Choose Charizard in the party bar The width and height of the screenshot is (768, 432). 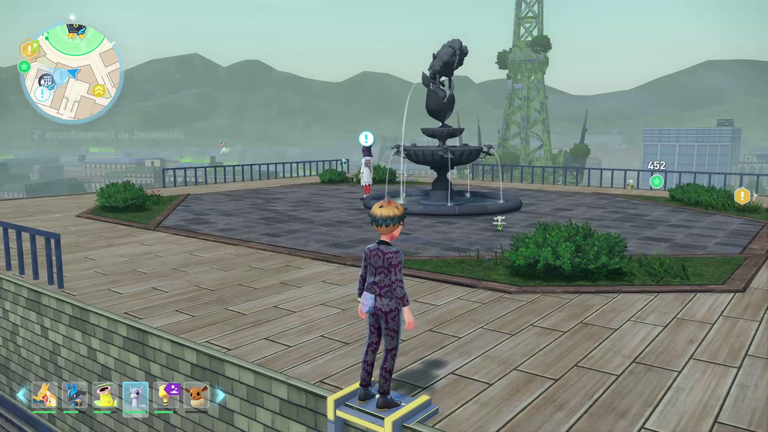[43, 395]
